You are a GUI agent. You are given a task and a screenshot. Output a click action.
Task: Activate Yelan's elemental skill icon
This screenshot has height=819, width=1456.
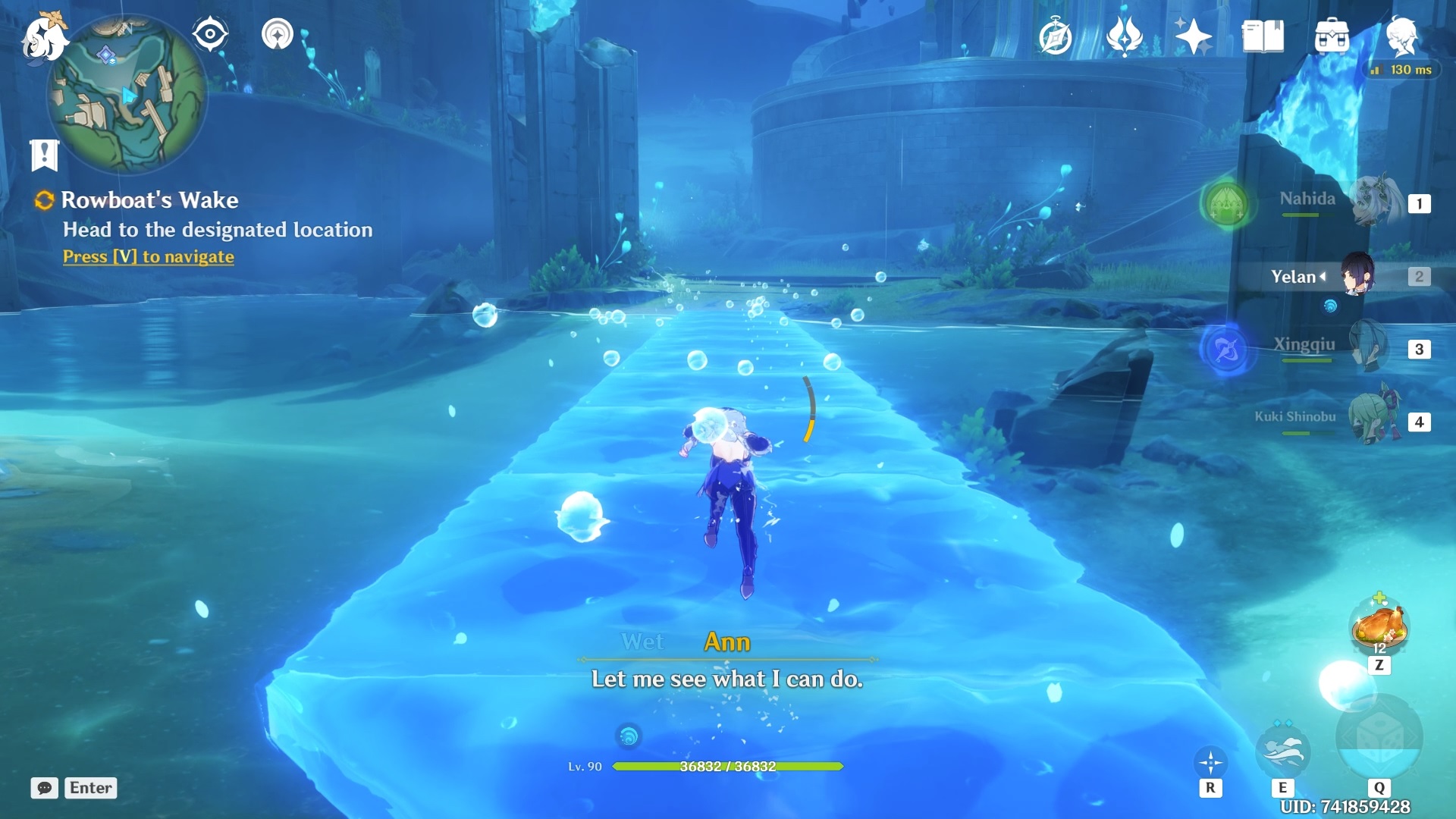tap(1282, 752)
